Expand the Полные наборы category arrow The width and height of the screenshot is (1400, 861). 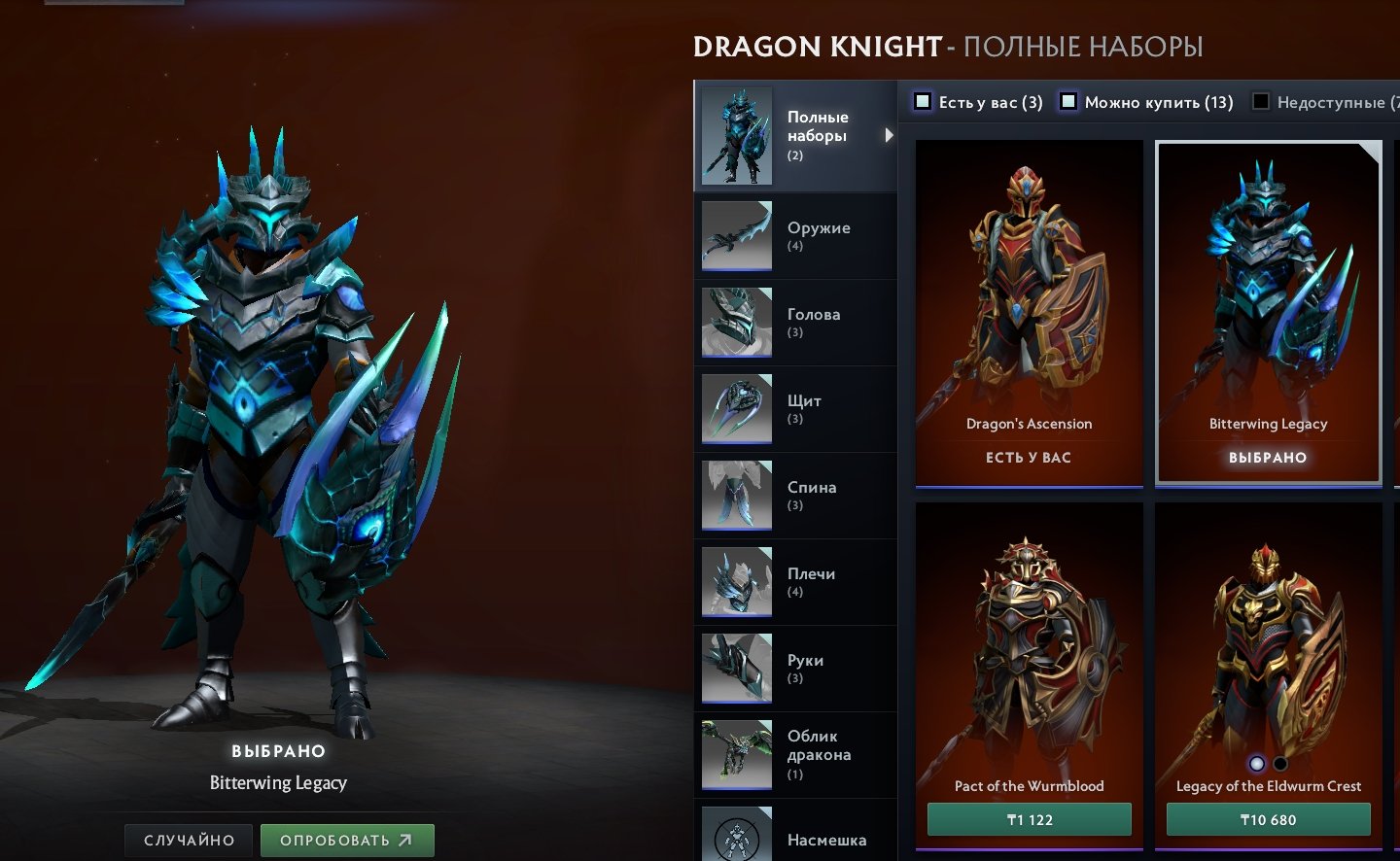[888, 135]
